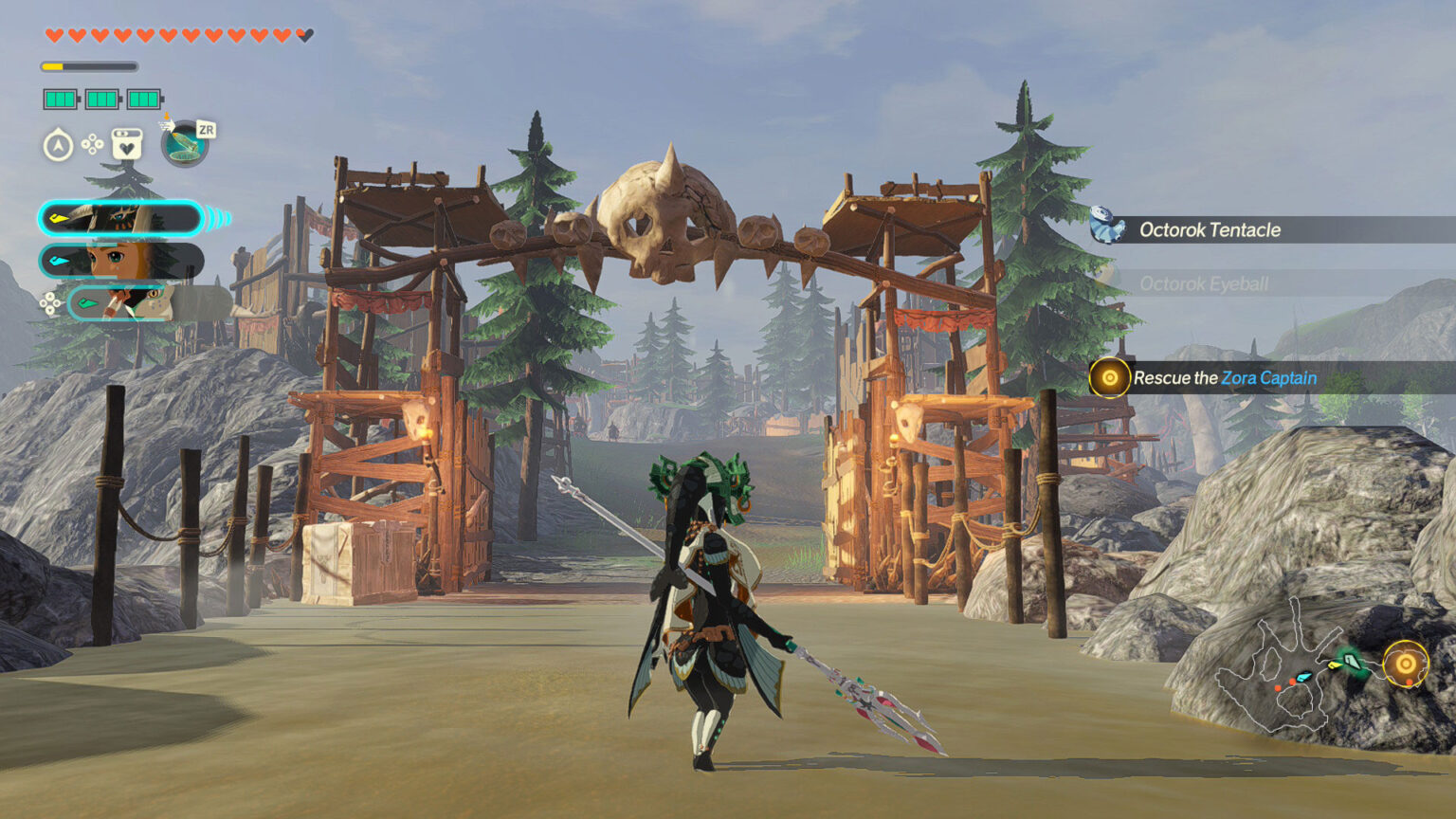Image resolution: width=1456 pixels, height=819 pixels.
Task: Expand the small d-pad cluster near companion bars
Action: pos(49,303)
